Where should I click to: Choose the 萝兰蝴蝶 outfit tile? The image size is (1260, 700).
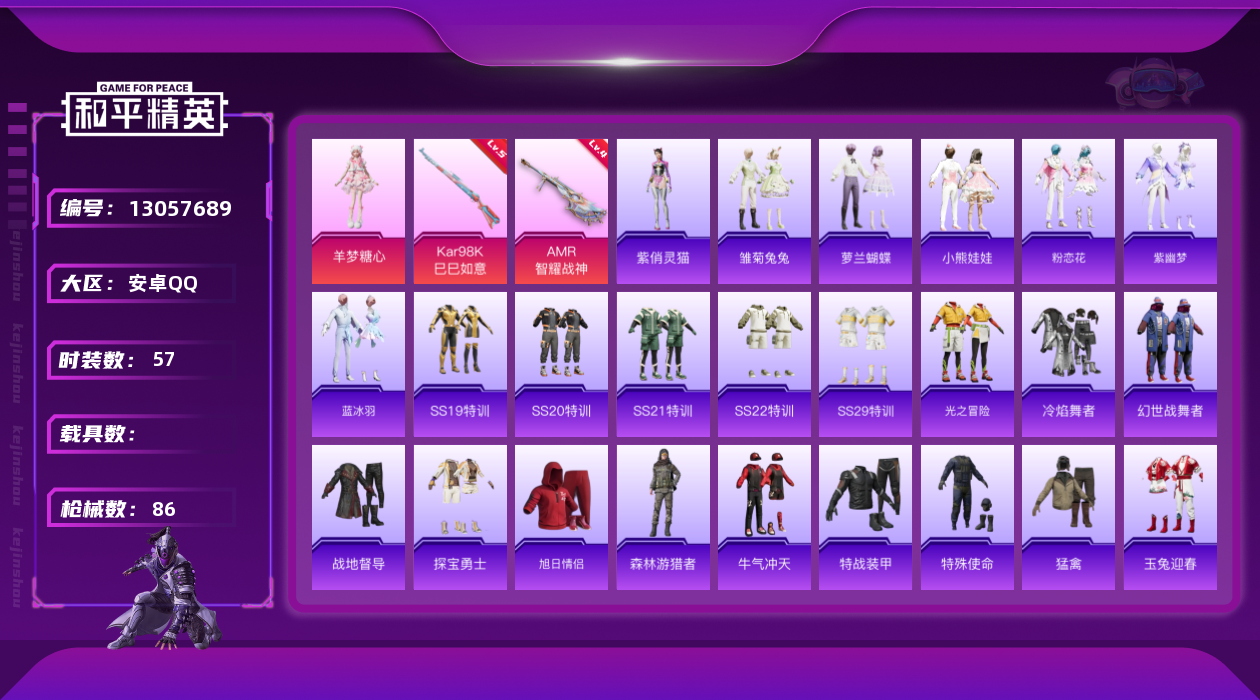865,210
